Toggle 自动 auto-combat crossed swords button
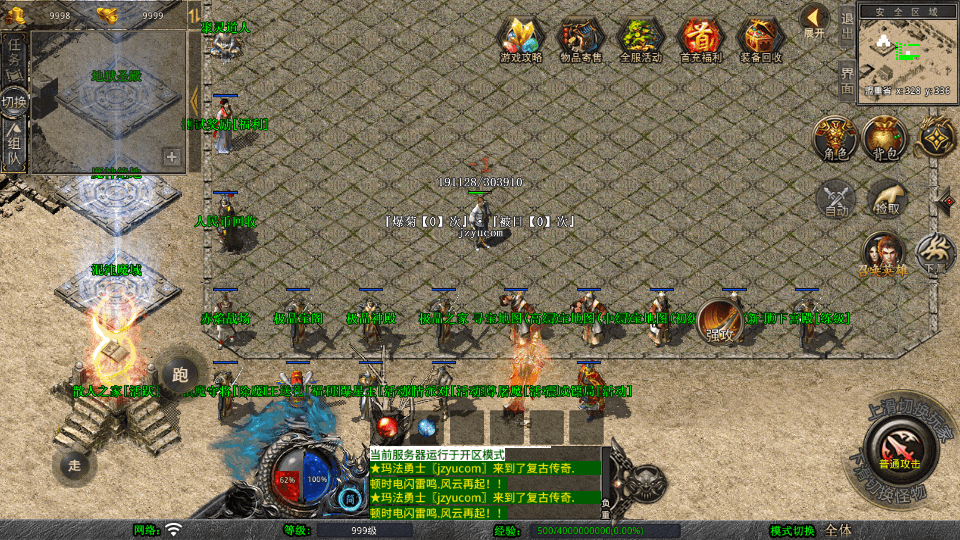The image size is (960, 540). (x=836, y=199)
